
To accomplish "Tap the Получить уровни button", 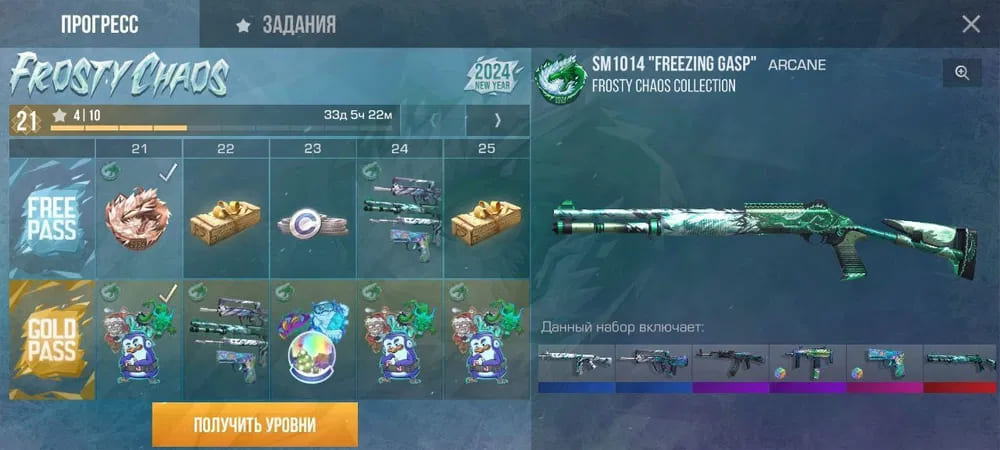I will 254,425.
